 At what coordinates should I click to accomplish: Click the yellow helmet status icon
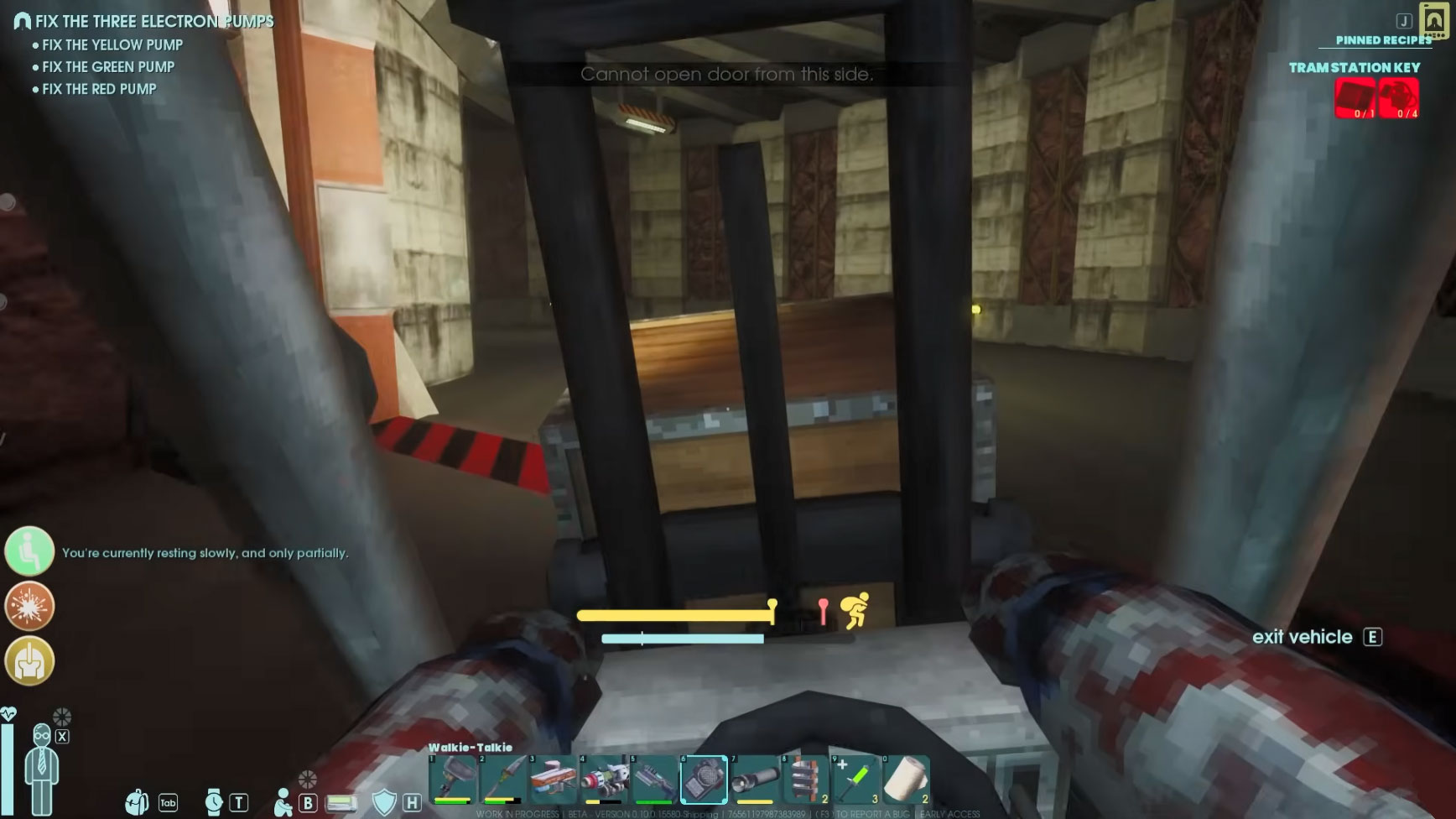[x=29, y=660]
